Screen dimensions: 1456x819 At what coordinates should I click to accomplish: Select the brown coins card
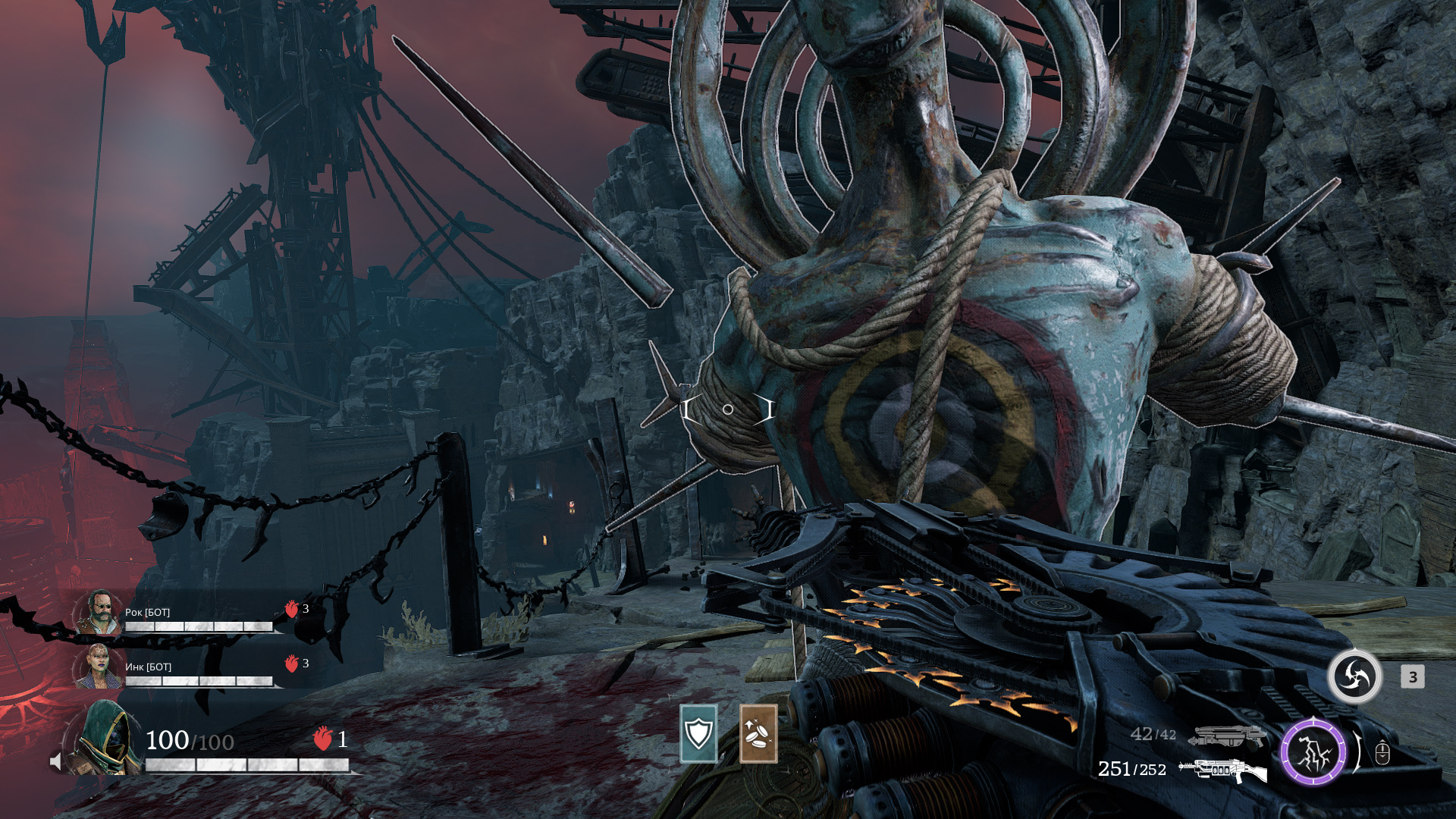[x=758, y=733]
